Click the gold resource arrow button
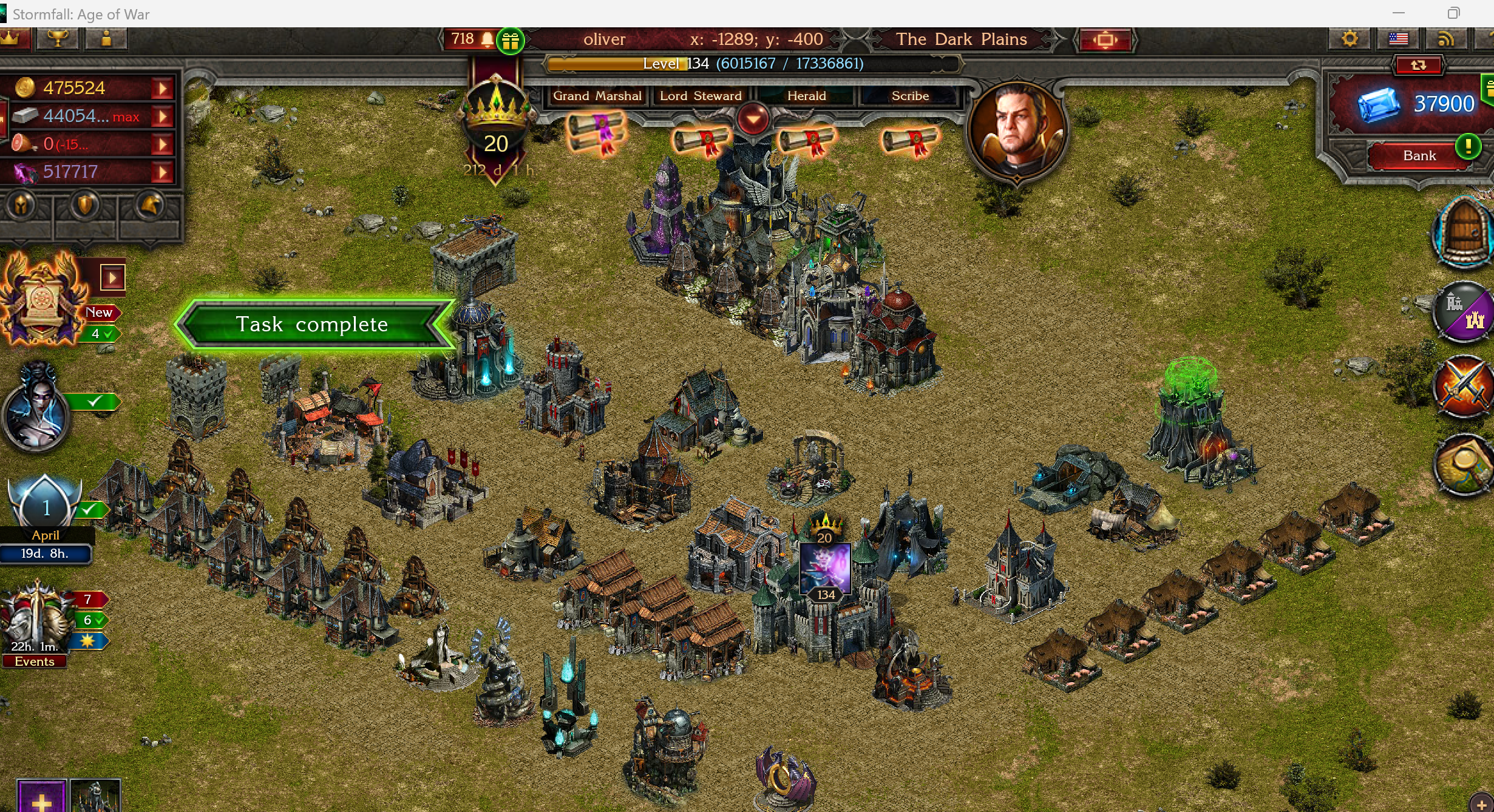This screenshot has width=1494, height=812. (x=162, y=89)
